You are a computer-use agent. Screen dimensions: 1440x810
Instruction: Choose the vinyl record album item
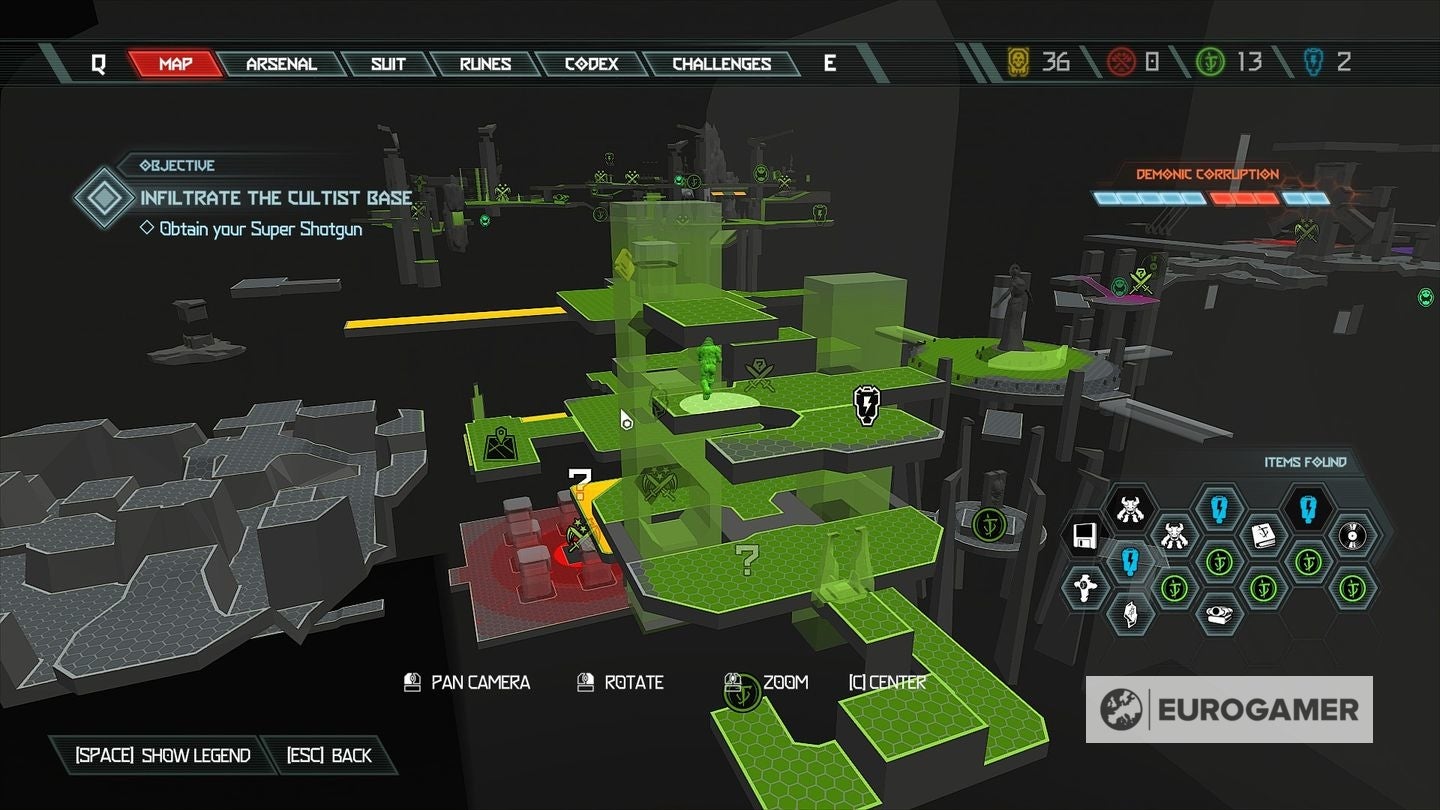[1353, 536]
